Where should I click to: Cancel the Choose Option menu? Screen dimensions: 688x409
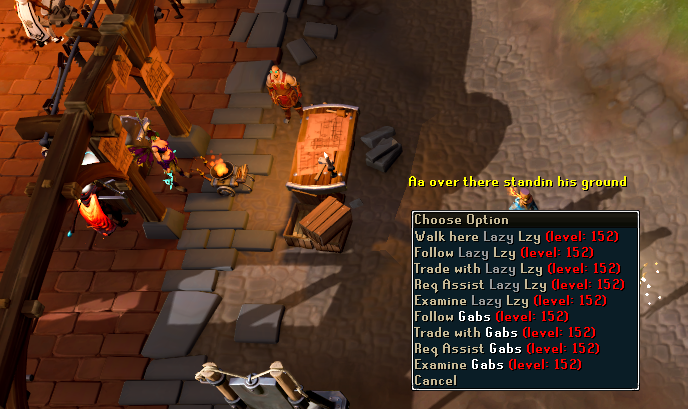(436, 381)
